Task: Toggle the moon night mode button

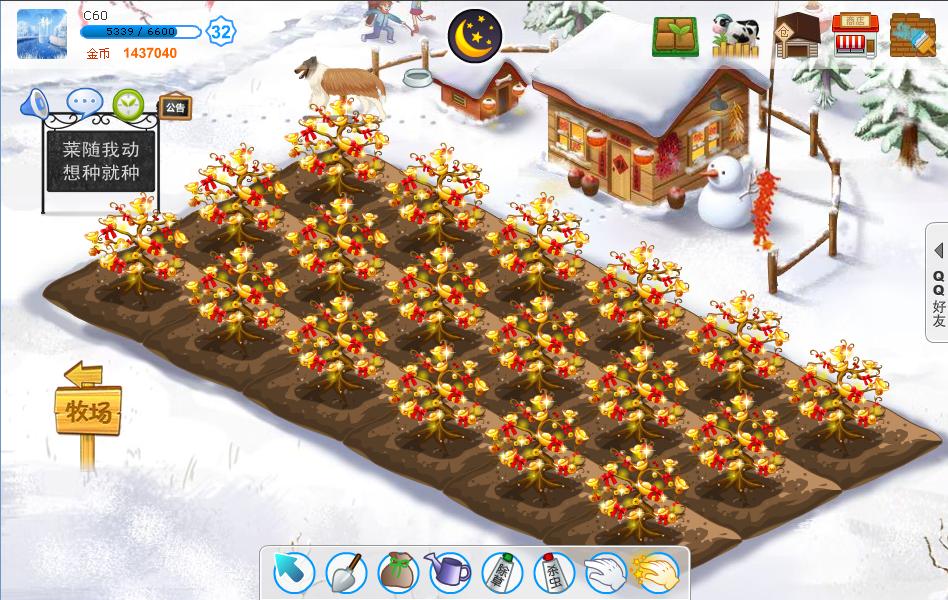Action: click(x=474, y=35)
